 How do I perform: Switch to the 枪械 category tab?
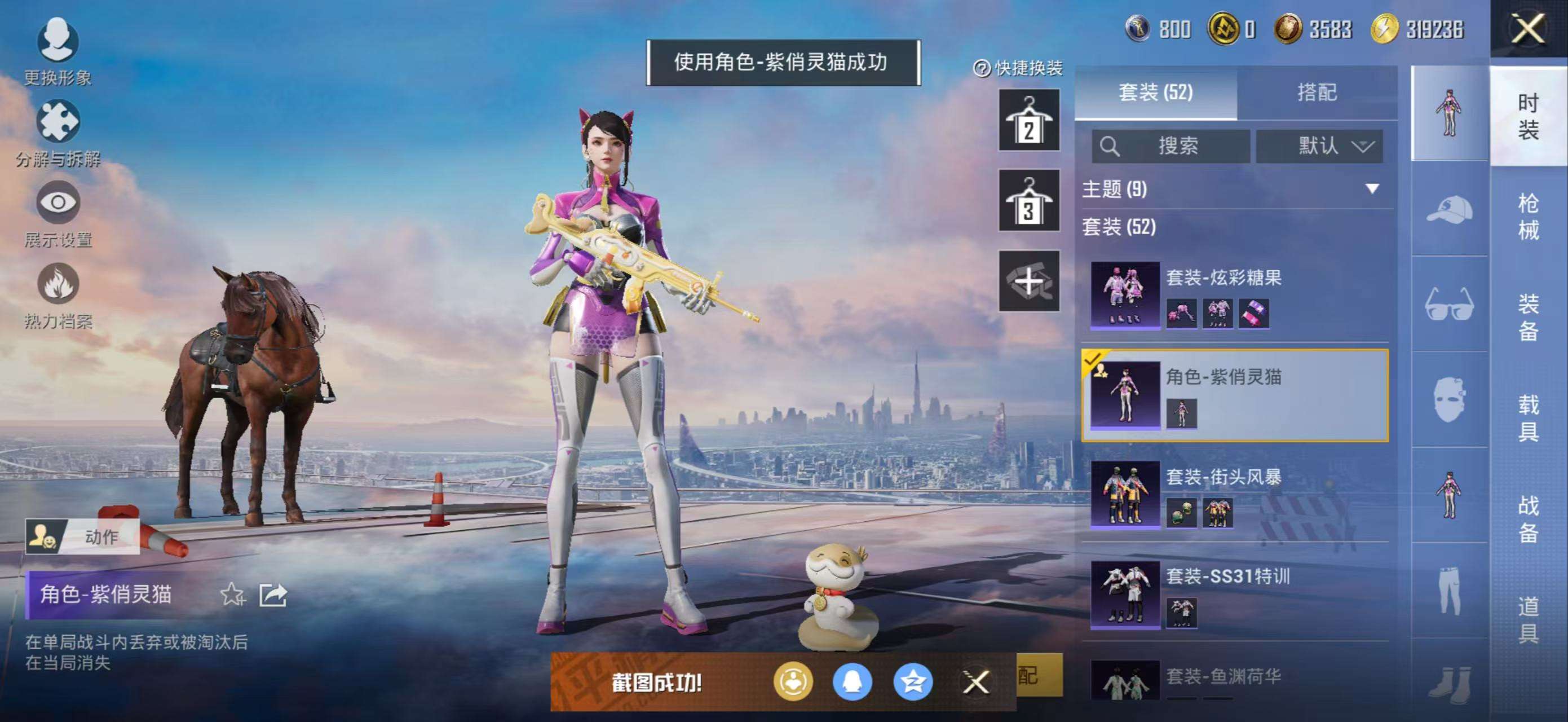coord(1528,216)
